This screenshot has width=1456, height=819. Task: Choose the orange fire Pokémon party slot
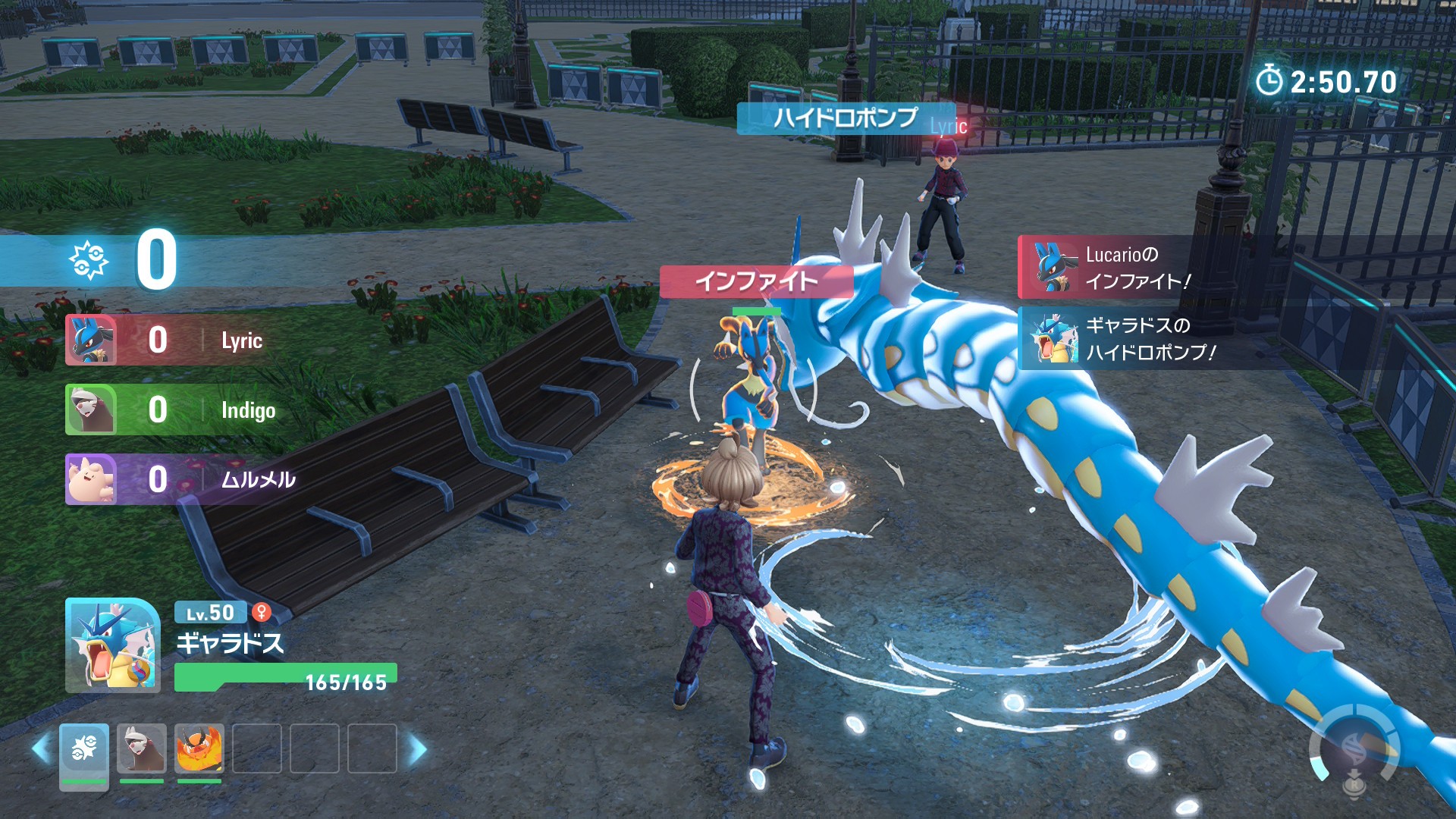coord(199,749)
